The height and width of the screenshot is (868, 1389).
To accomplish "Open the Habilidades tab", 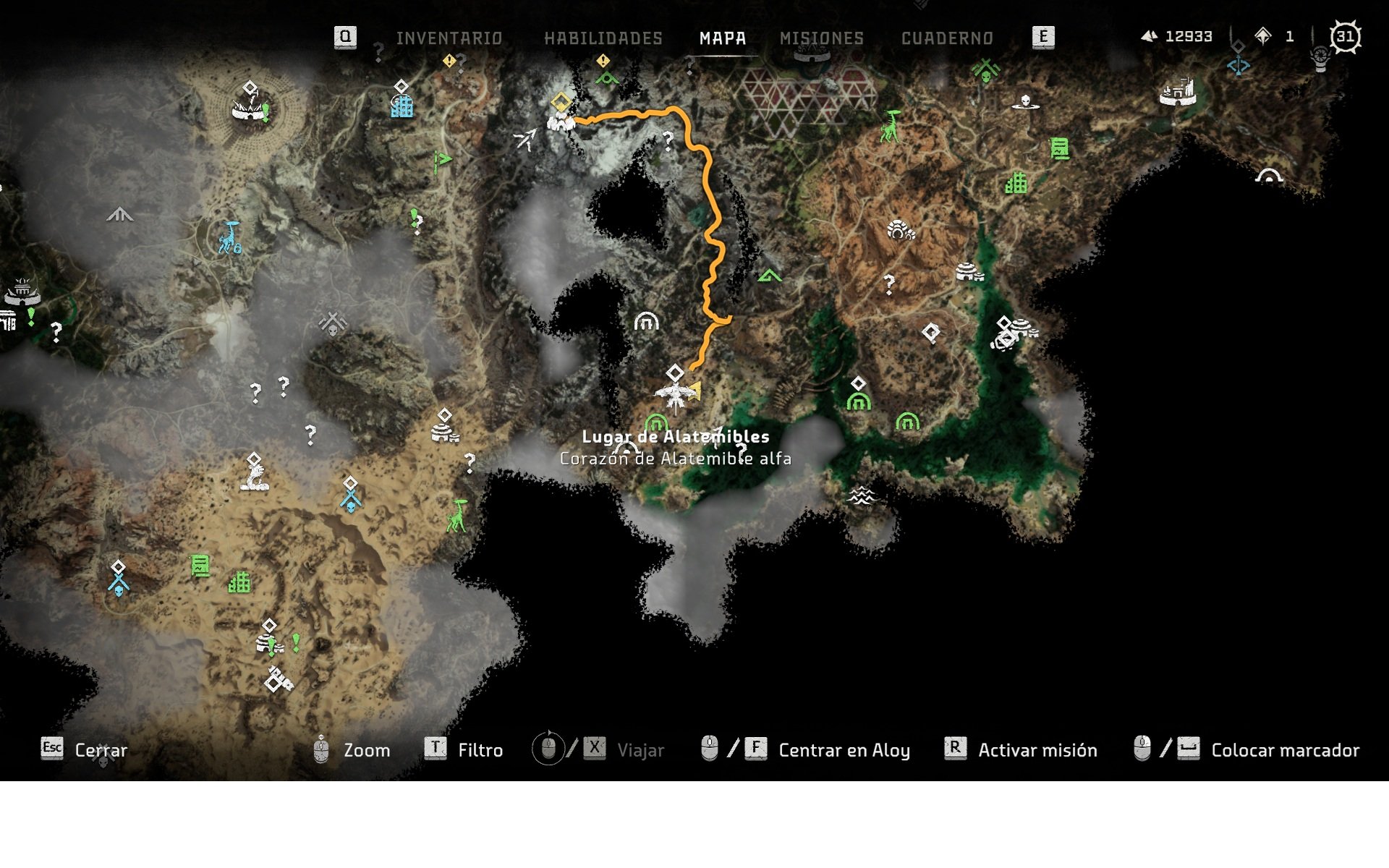I will point(603,38).
